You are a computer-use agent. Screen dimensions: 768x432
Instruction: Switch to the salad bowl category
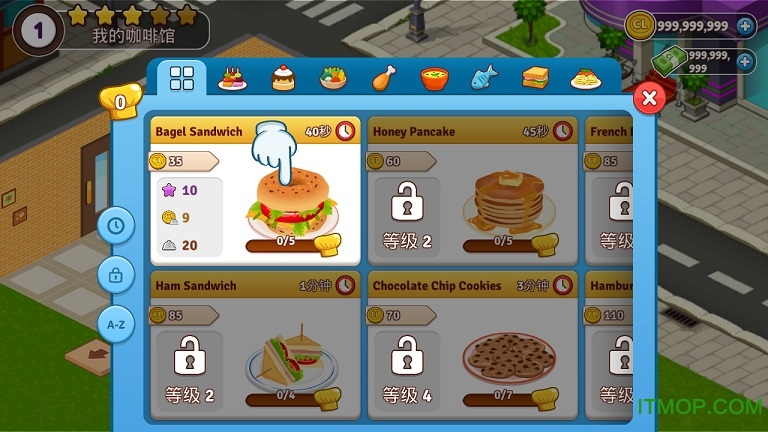[x=333, y=79]
